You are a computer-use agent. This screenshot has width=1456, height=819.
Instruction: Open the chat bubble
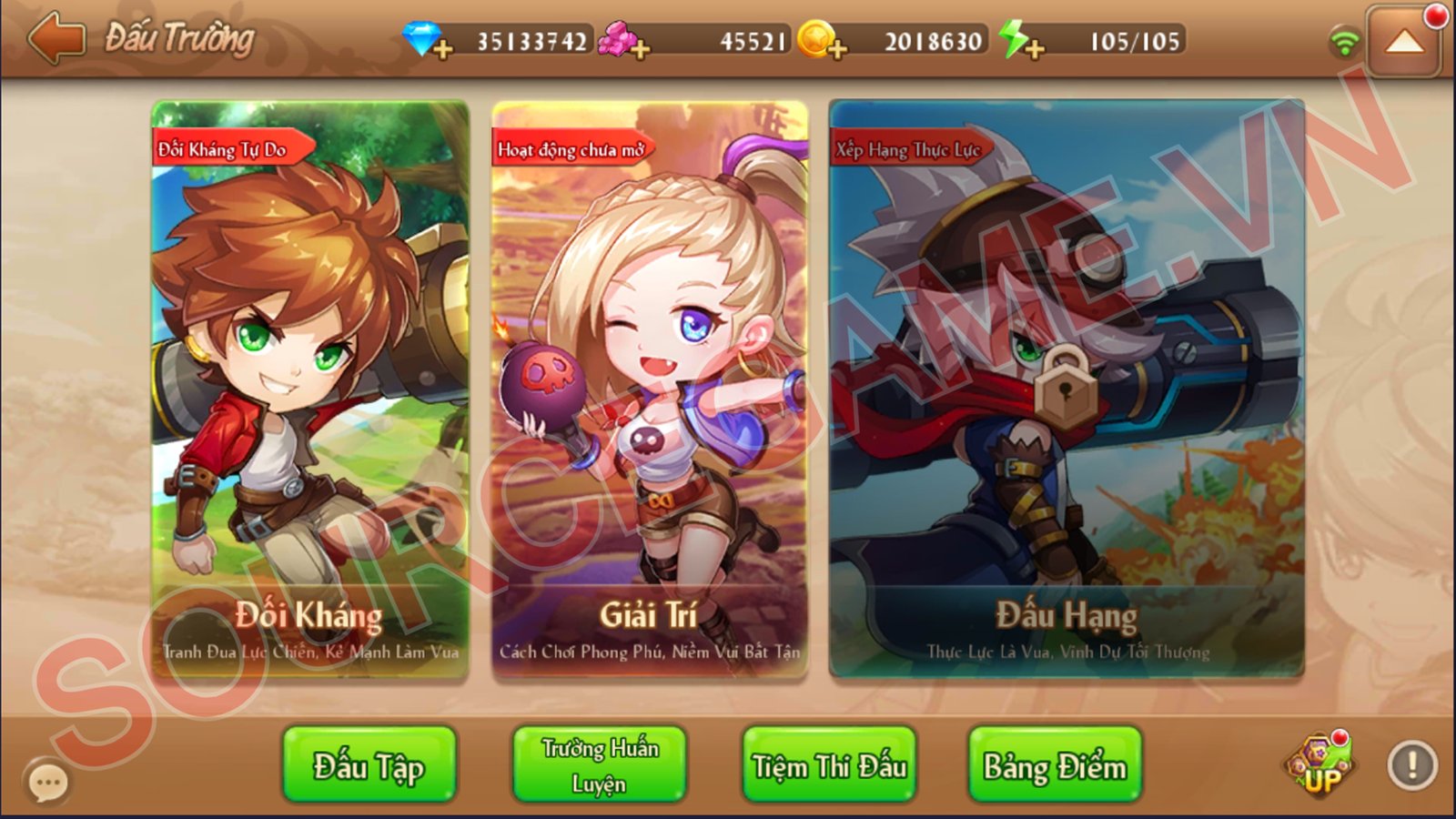(47, 782)
